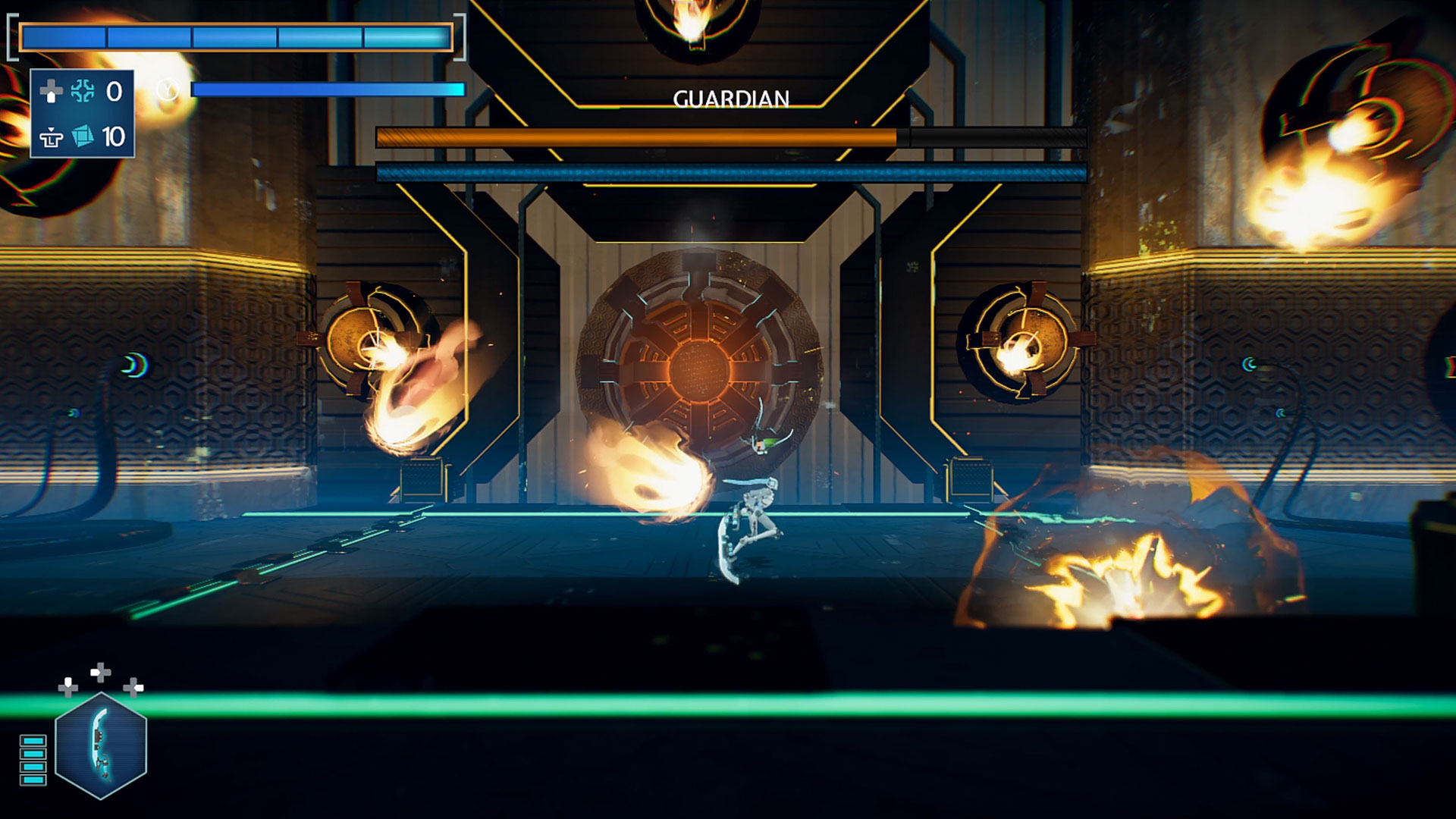Click the leftmost gray d-pad cross icon

pyautogui.click(x=67, y=689)
